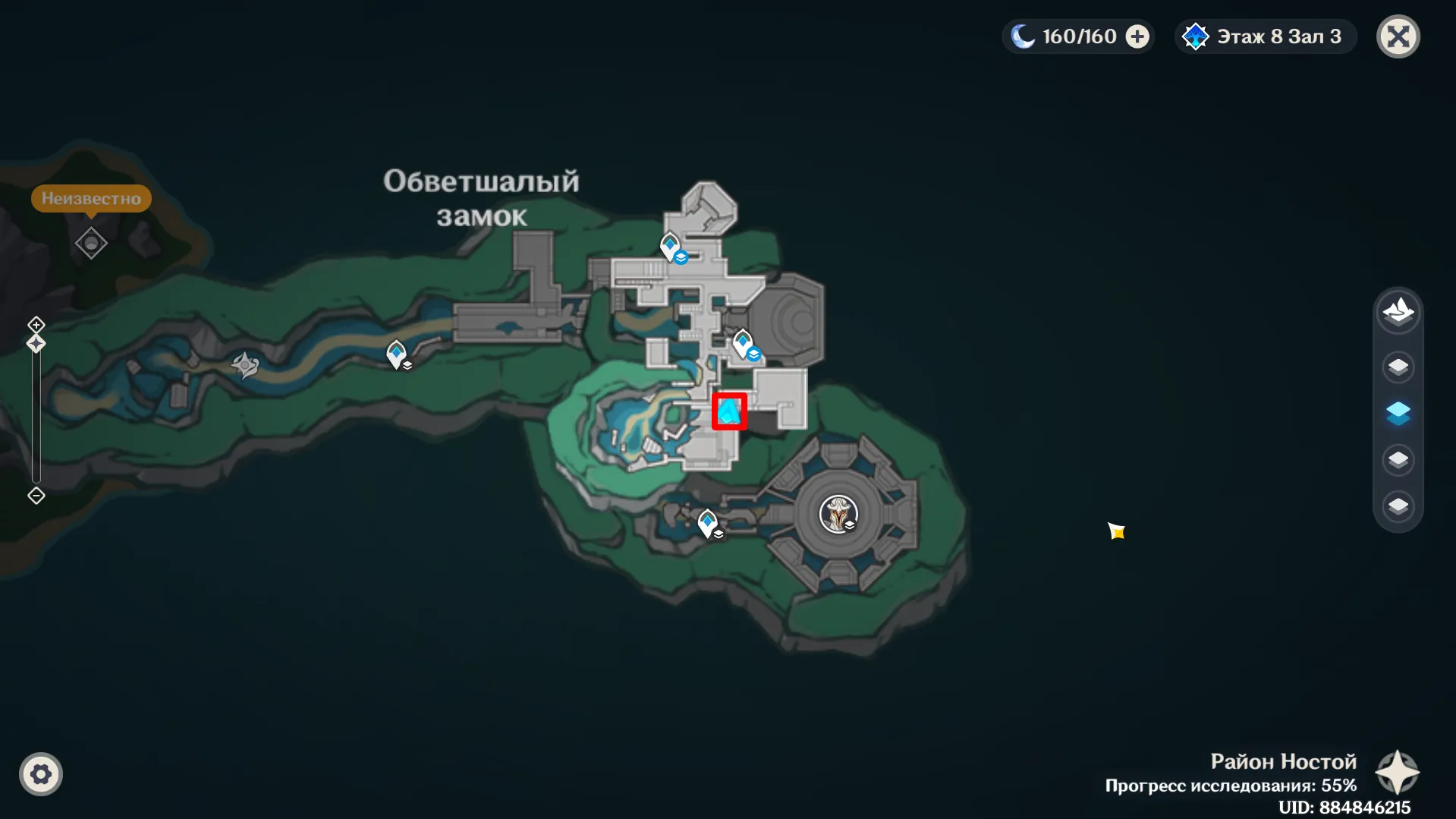1456x819 pixels.
Task: Click the plus button to replenish resin
Action: 1135,35
